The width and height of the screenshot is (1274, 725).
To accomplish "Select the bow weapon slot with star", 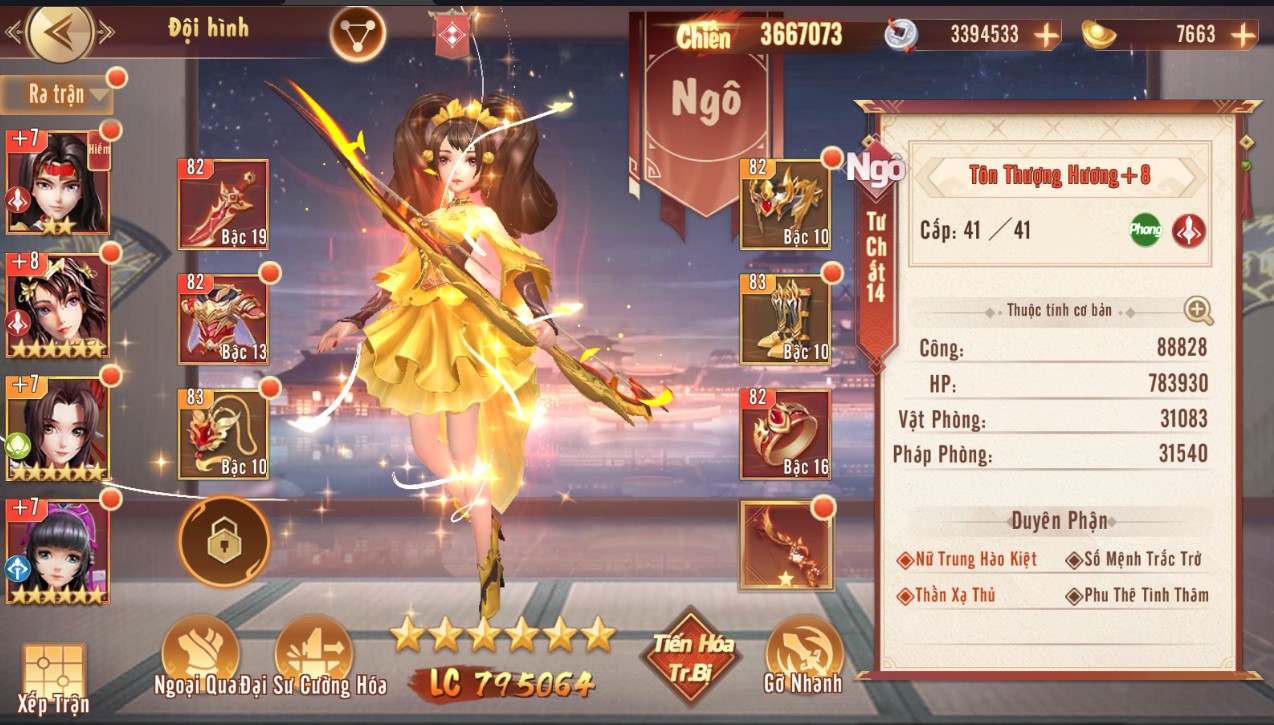I will pos(785,545).
